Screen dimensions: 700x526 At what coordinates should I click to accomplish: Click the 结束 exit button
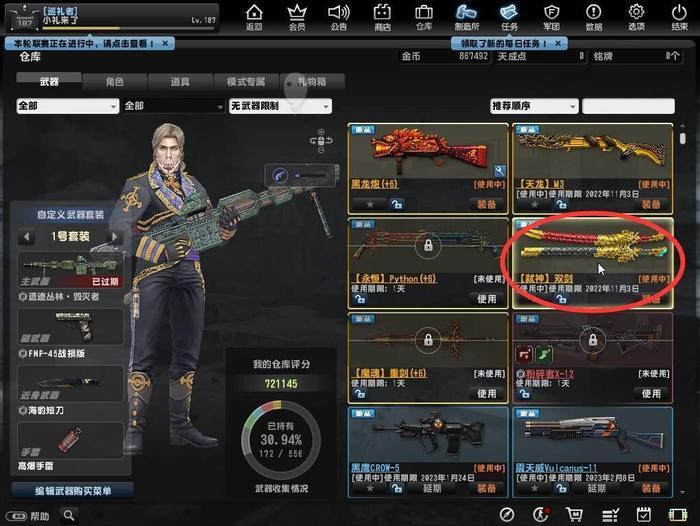680,17
